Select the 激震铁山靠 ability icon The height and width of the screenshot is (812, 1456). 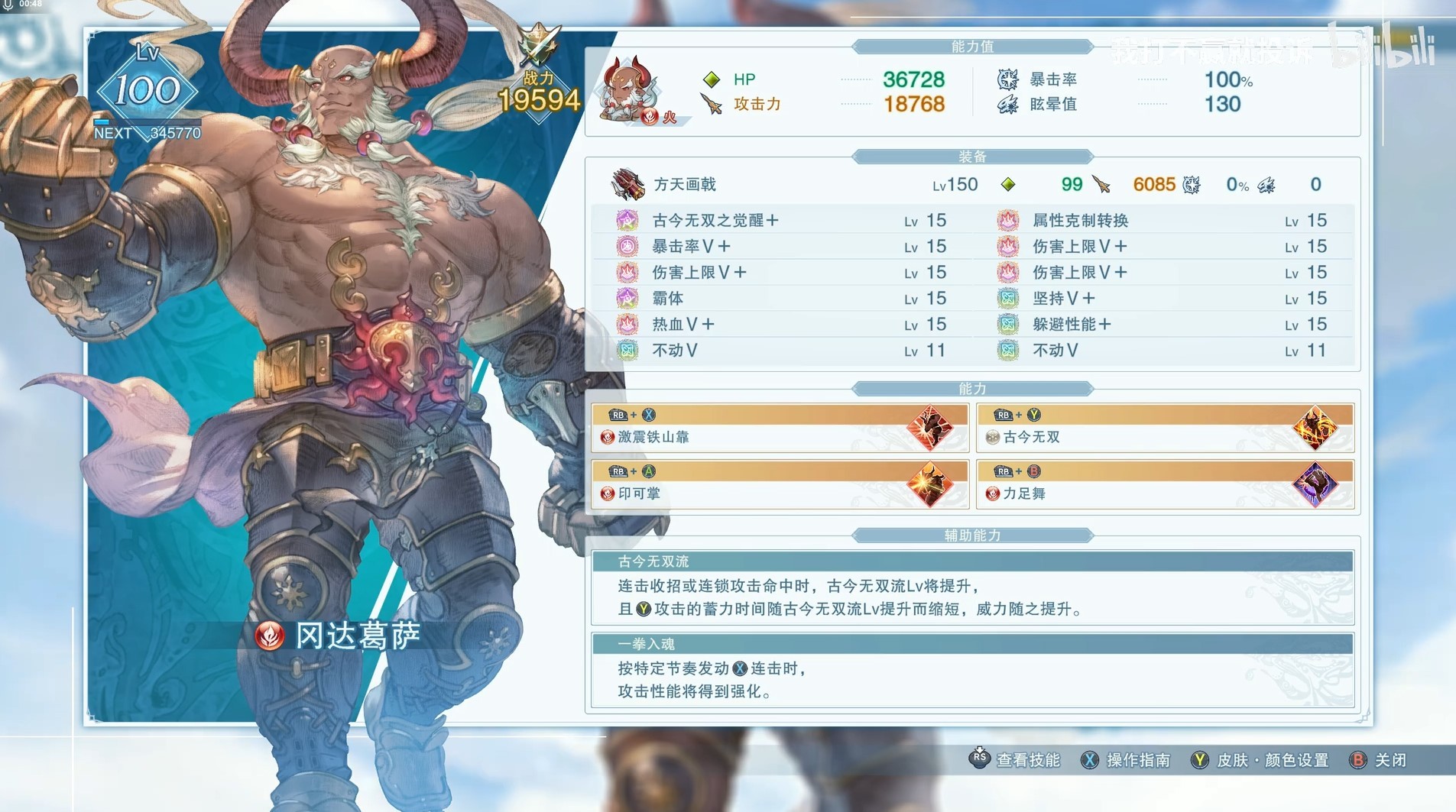931,427
